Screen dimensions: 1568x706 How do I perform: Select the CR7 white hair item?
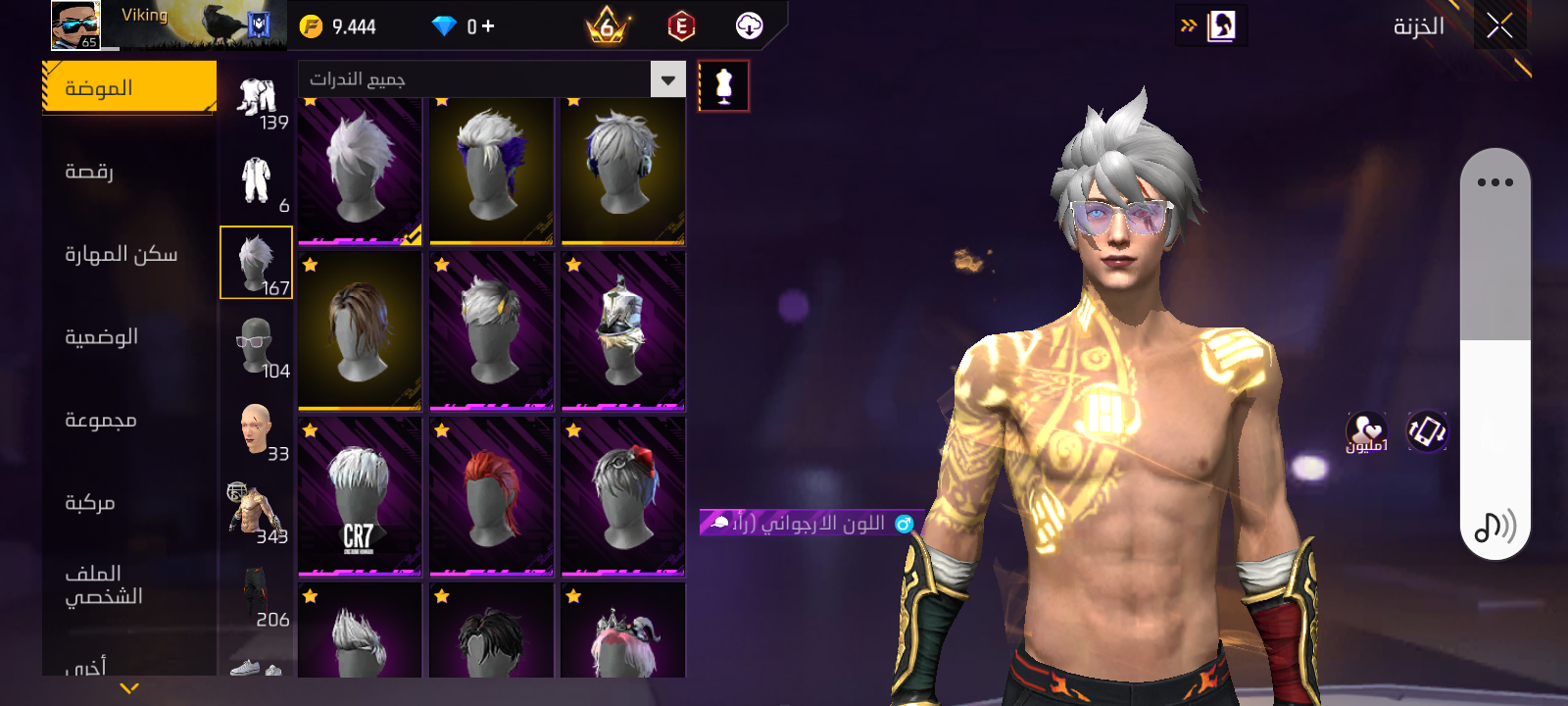pyautogui.click(x=360, y=495)
